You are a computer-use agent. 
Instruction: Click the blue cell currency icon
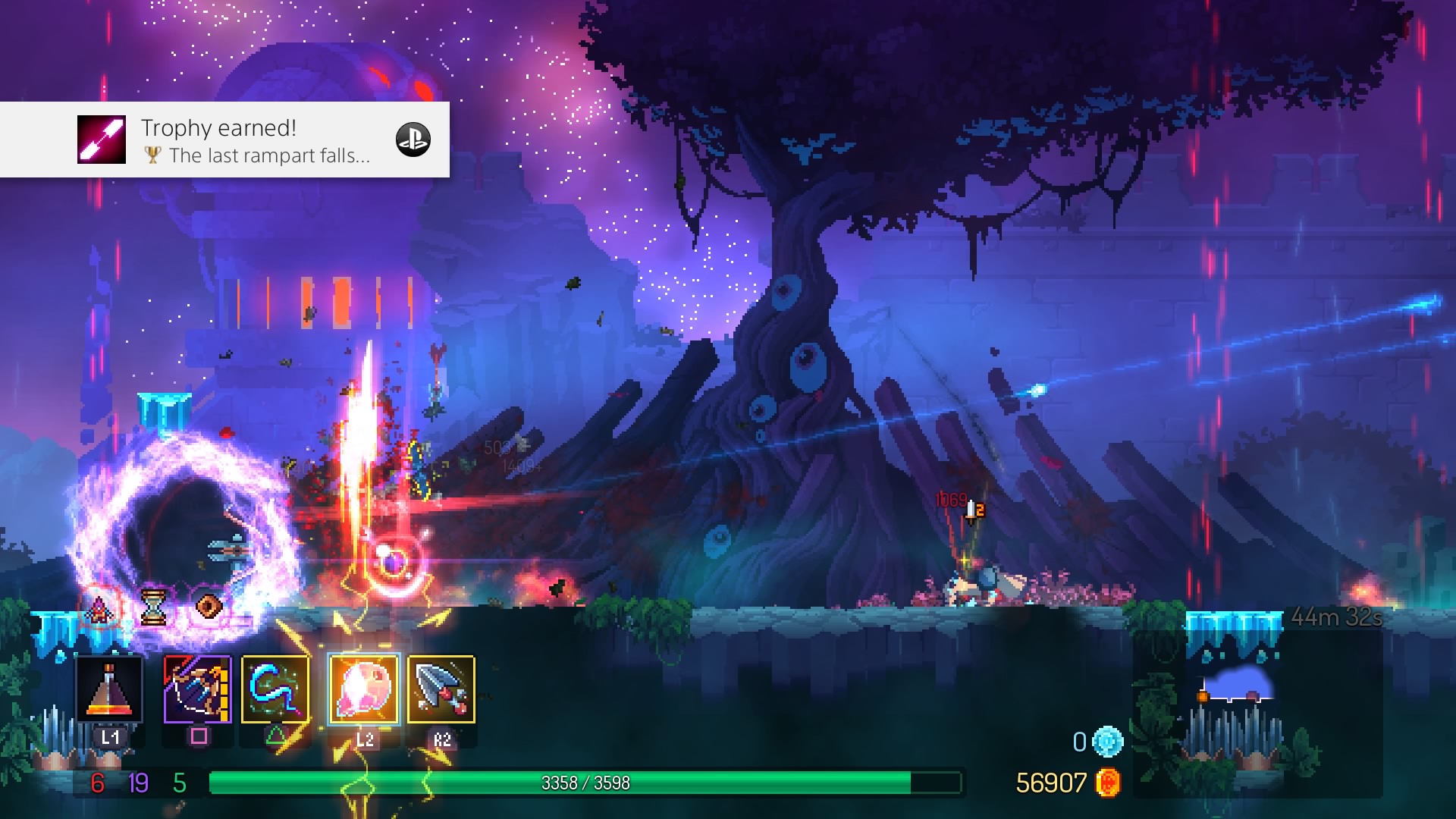(1107, 742)
